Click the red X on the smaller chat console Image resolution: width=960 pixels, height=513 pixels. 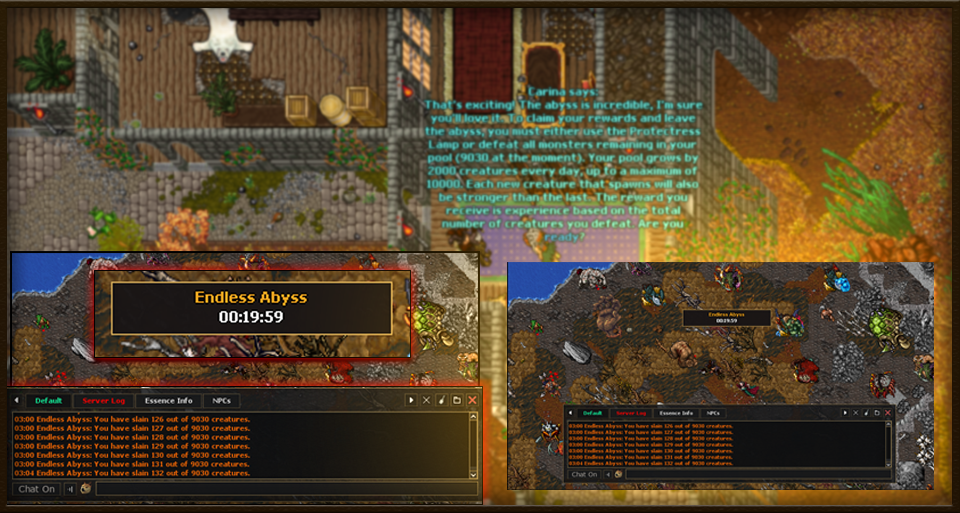point(887,413)
